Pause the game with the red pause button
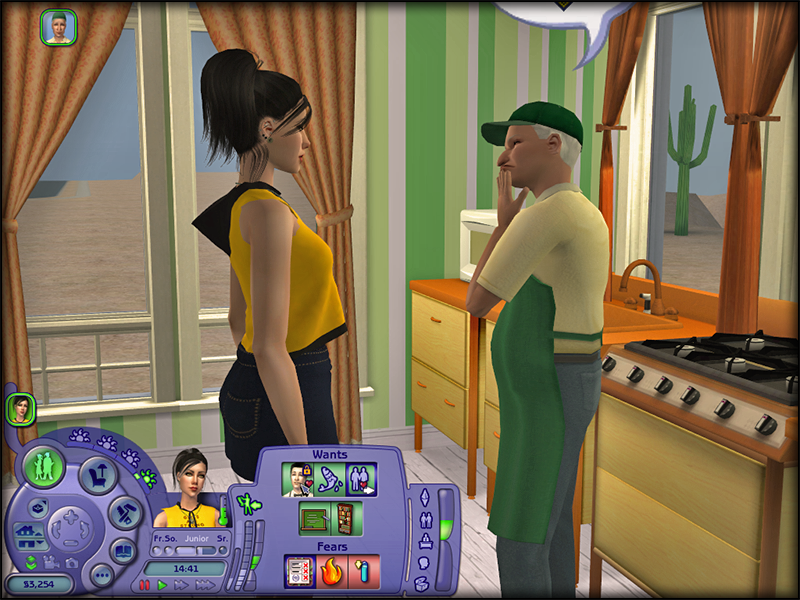 (x=145, y=585)
